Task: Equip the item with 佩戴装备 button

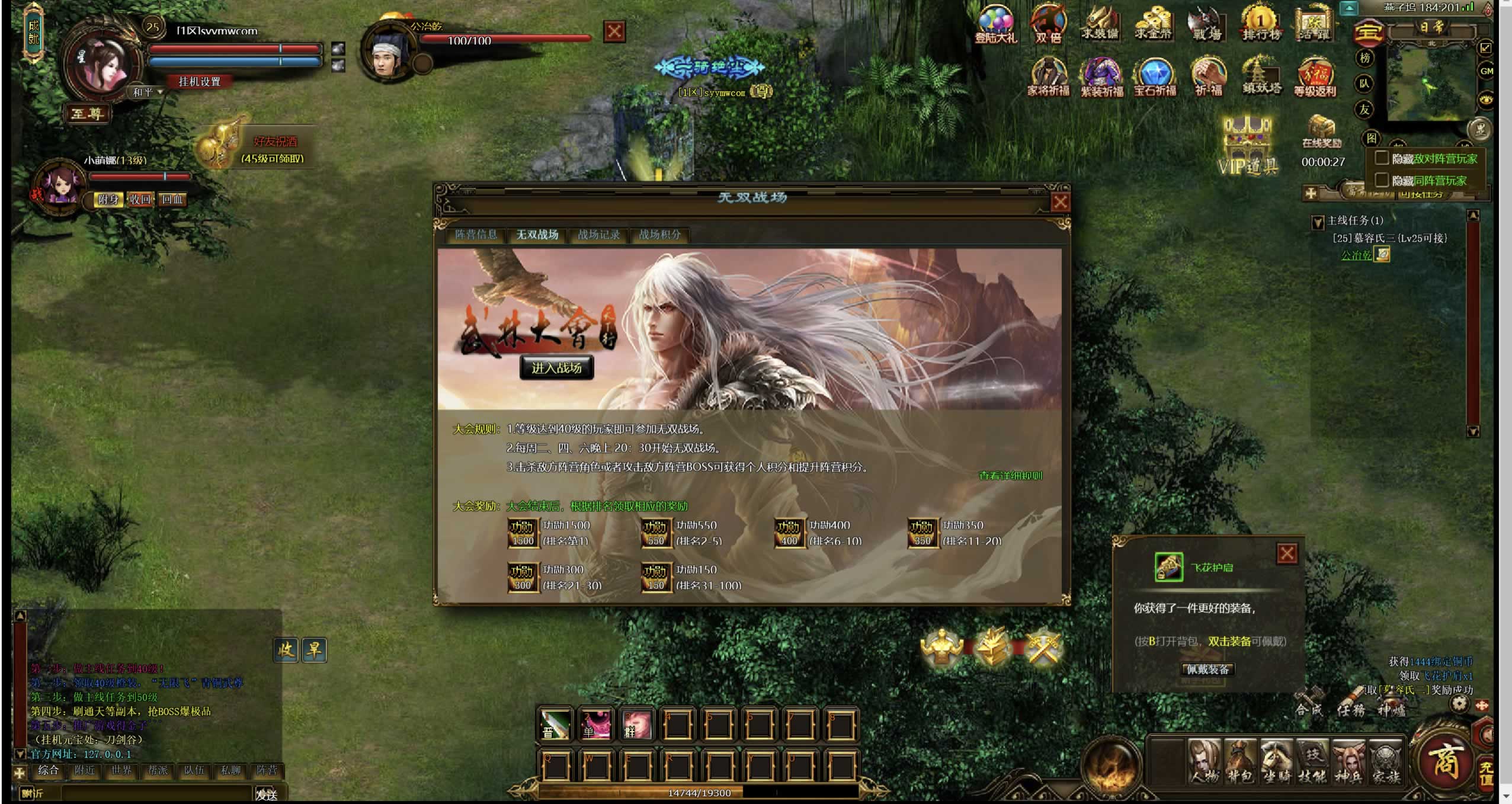Action: 1207,669
